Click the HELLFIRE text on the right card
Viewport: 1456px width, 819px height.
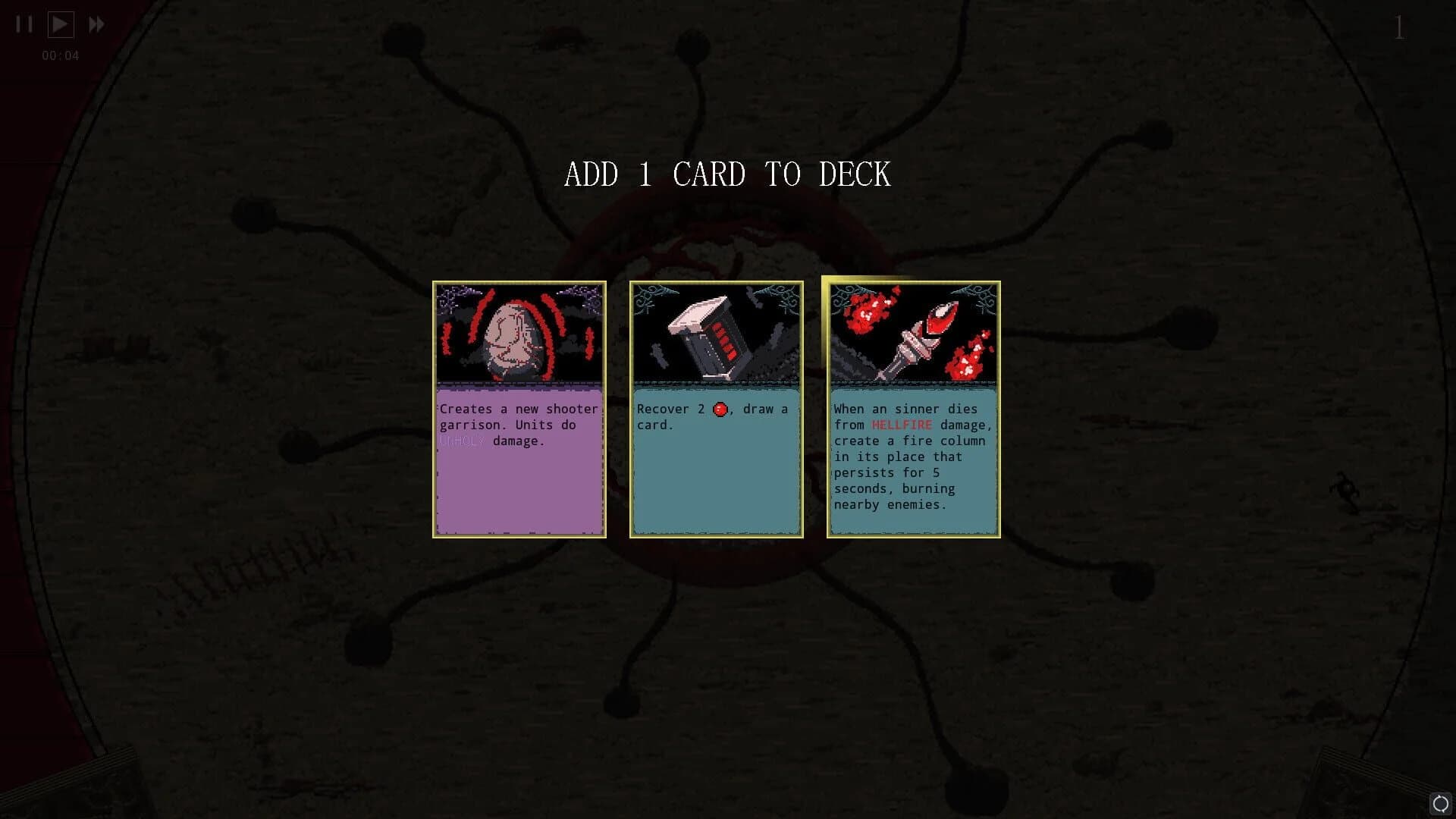tap(902, 425)
